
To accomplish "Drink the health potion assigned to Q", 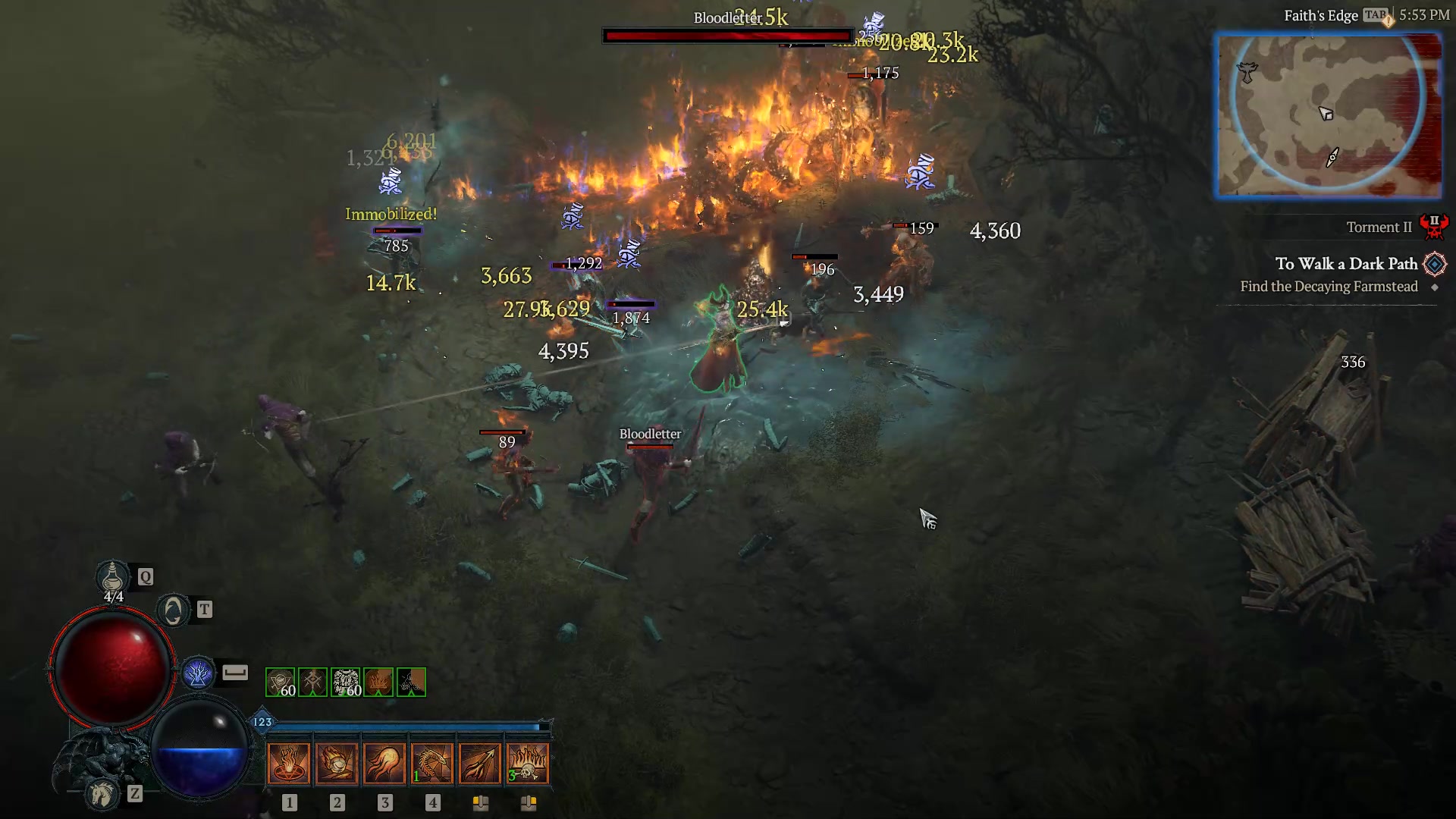I will pos(112,578).
